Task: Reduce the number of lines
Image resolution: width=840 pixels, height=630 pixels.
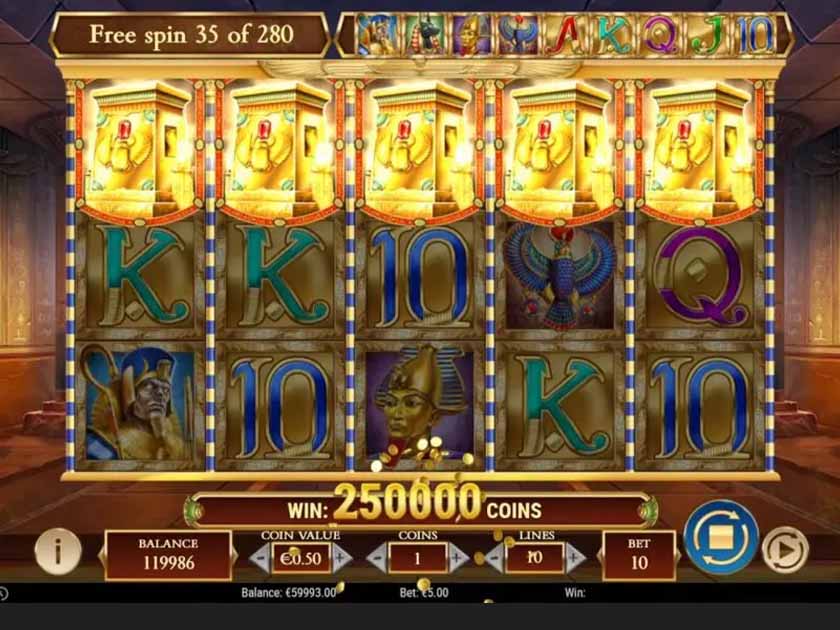Action: pos(495,558)
